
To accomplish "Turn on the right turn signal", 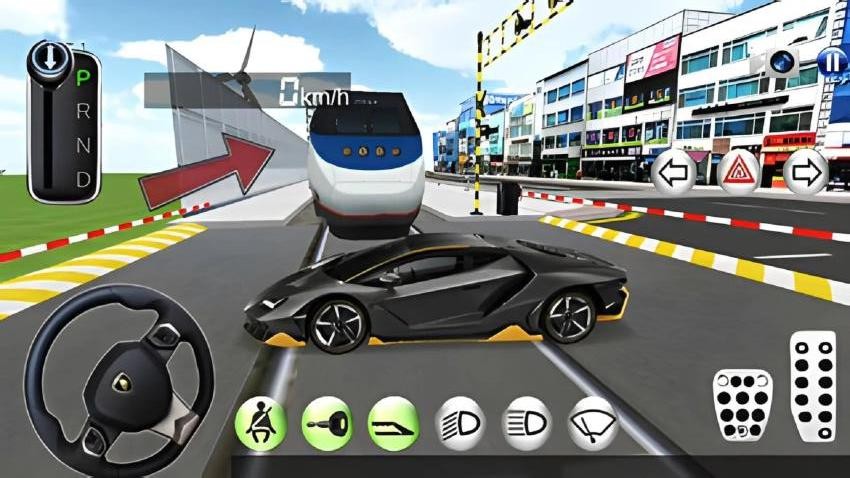I will [804, 173].
